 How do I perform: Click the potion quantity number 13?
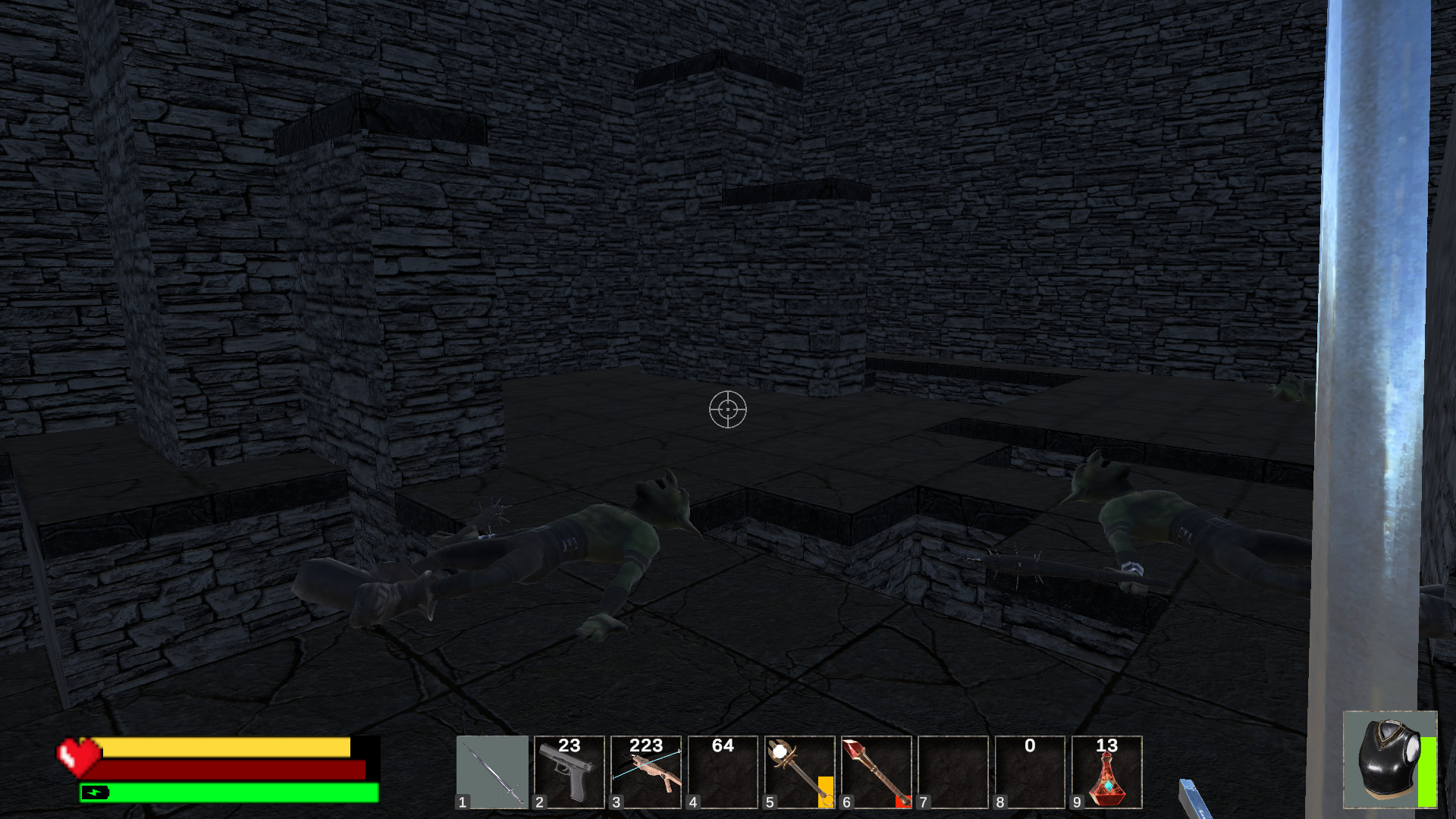(1108, 747)
